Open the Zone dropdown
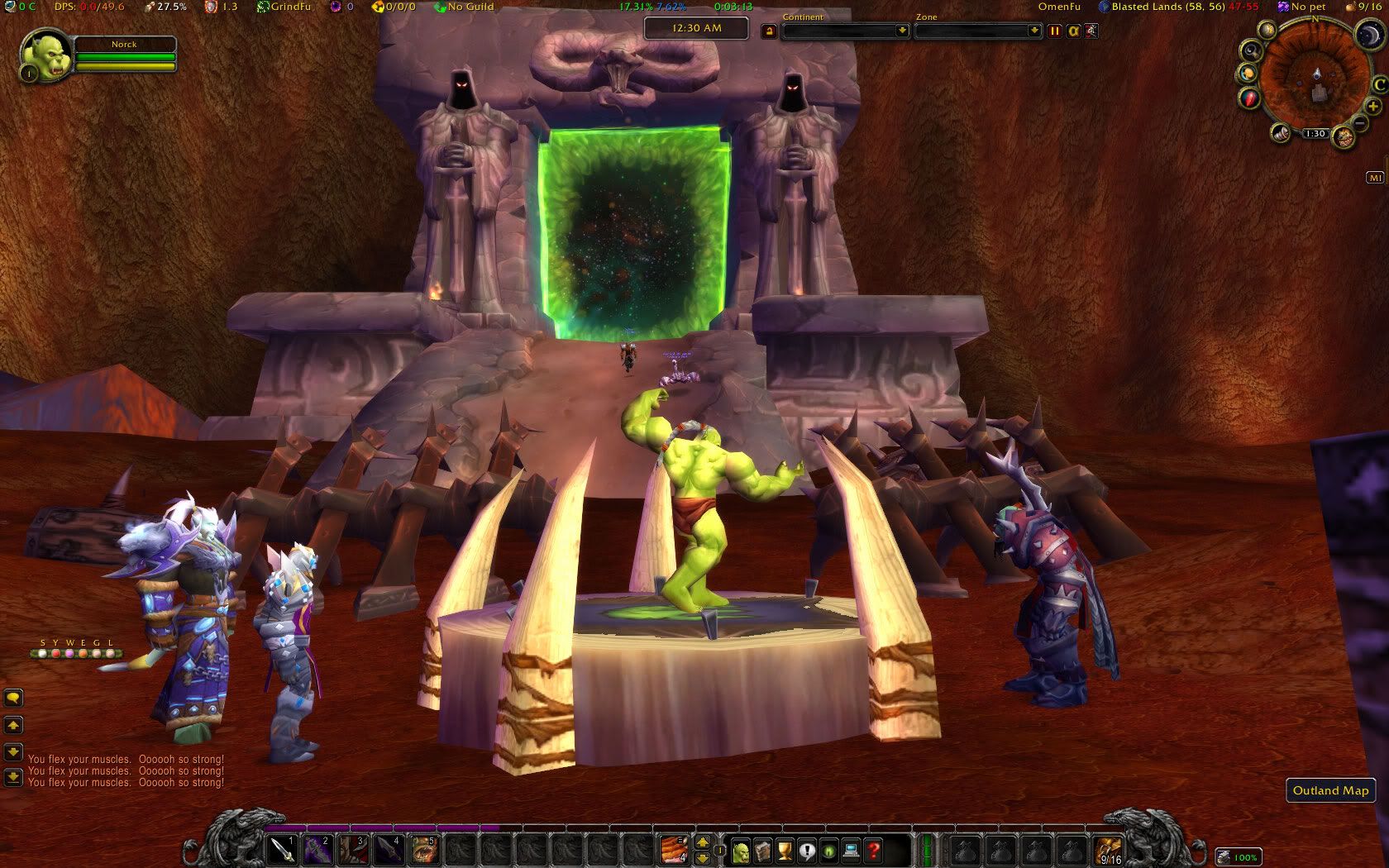 [978, 31]
